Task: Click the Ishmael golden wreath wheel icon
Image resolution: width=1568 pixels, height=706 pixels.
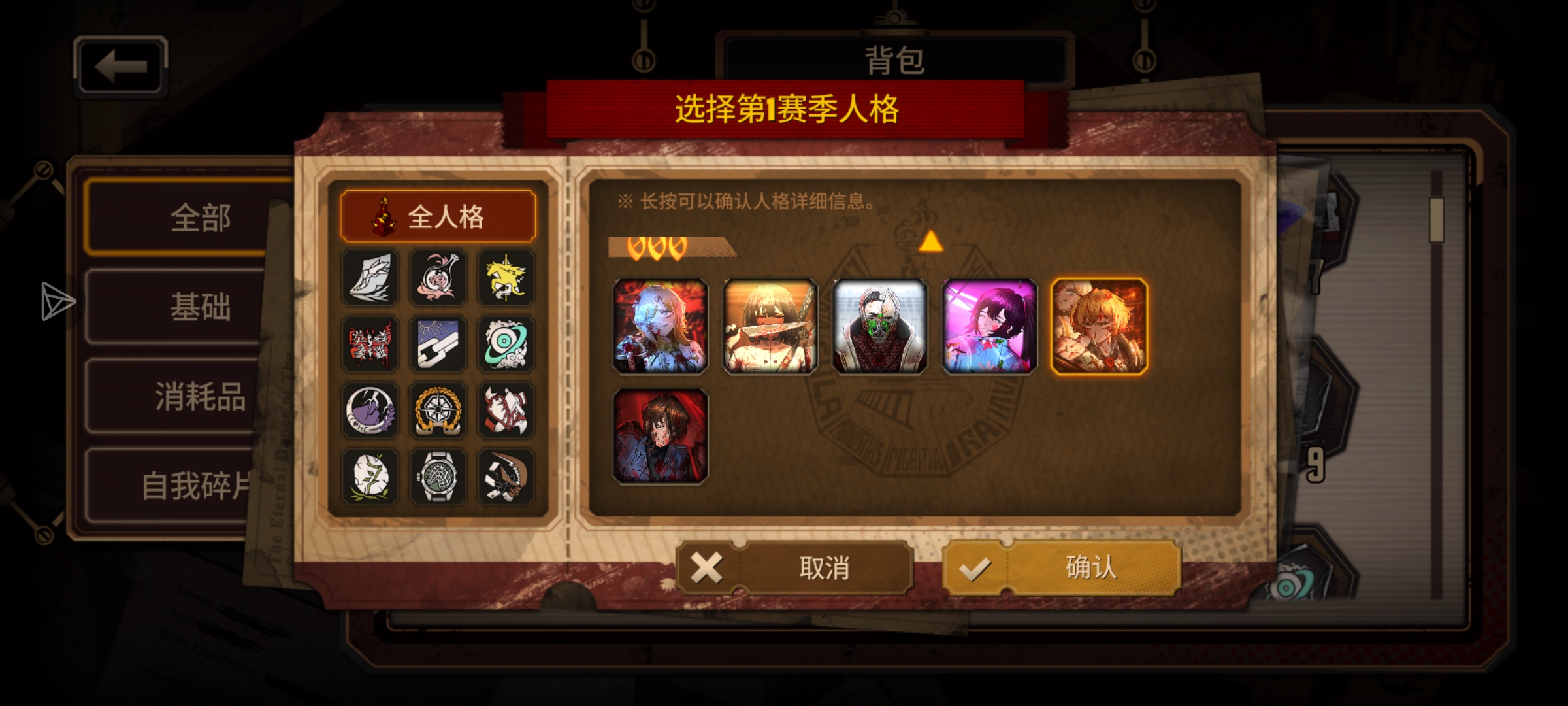Action: [438, 411]
